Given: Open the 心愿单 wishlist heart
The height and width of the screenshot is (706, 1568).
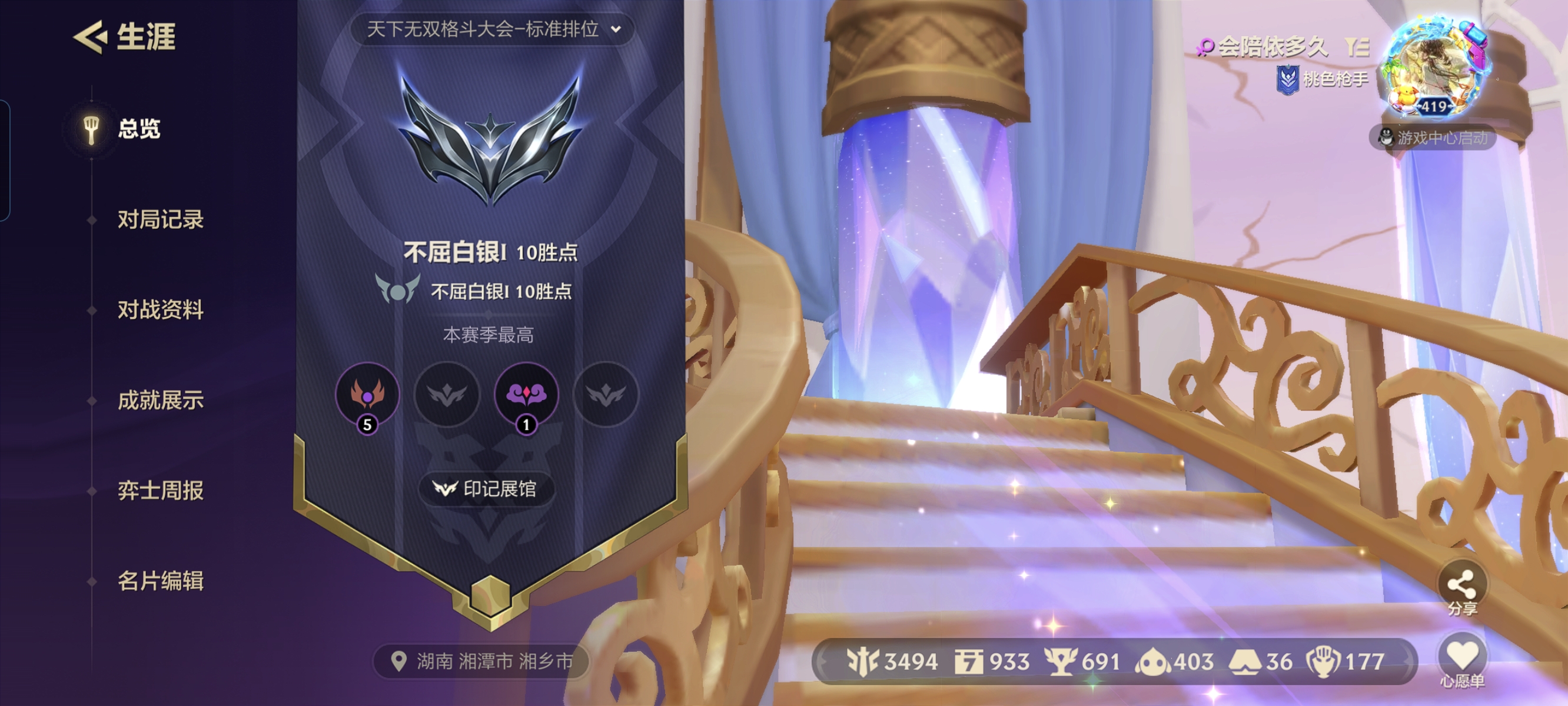Looking at the screenshot, I should point(1462,660).
